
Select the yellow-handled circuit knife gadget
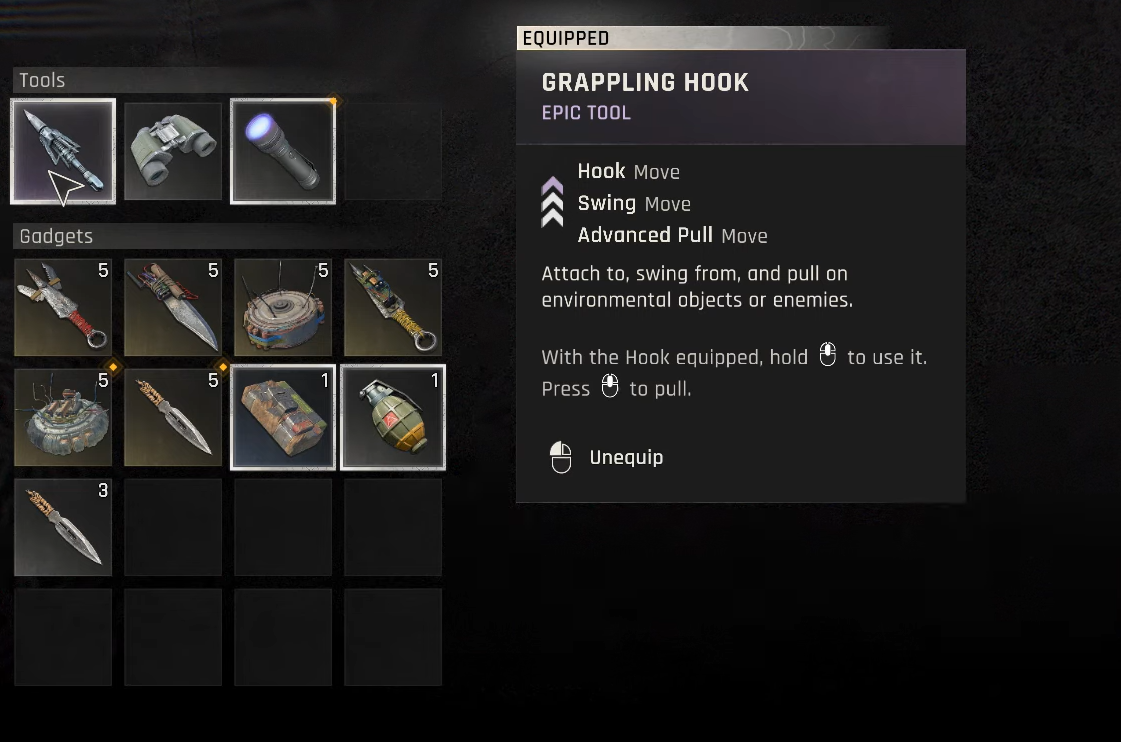point(393,307)
